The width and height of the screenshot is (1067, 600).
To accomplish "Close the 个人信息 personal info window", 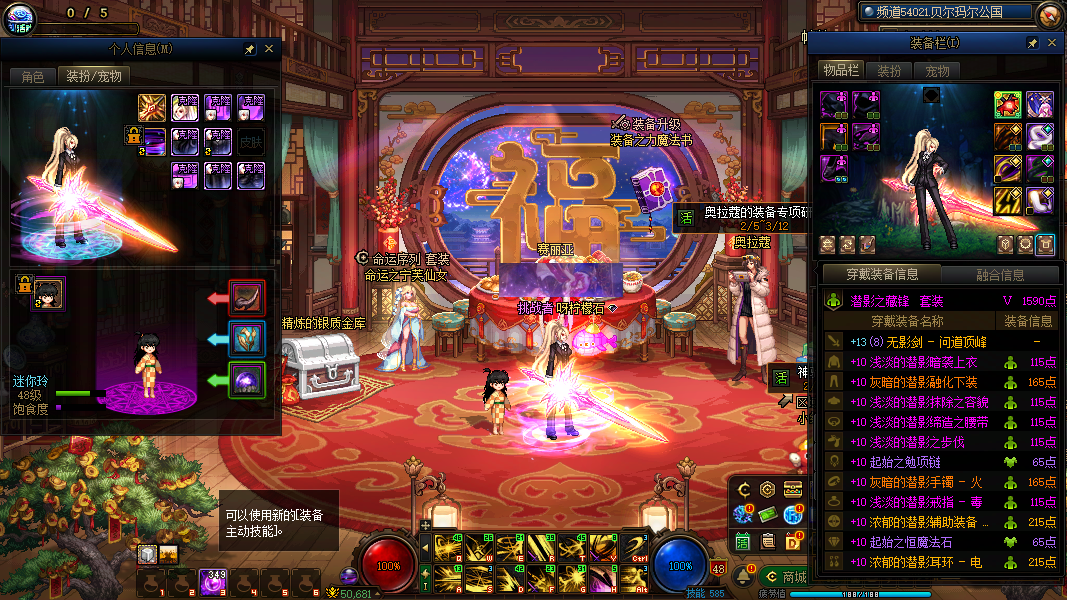I will [x=268, y=48].
